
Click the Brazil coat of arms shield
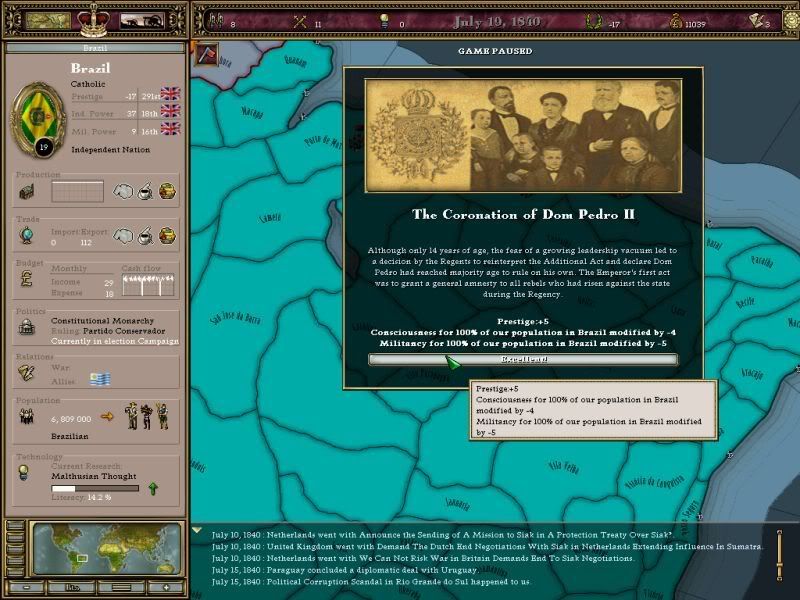41,116
